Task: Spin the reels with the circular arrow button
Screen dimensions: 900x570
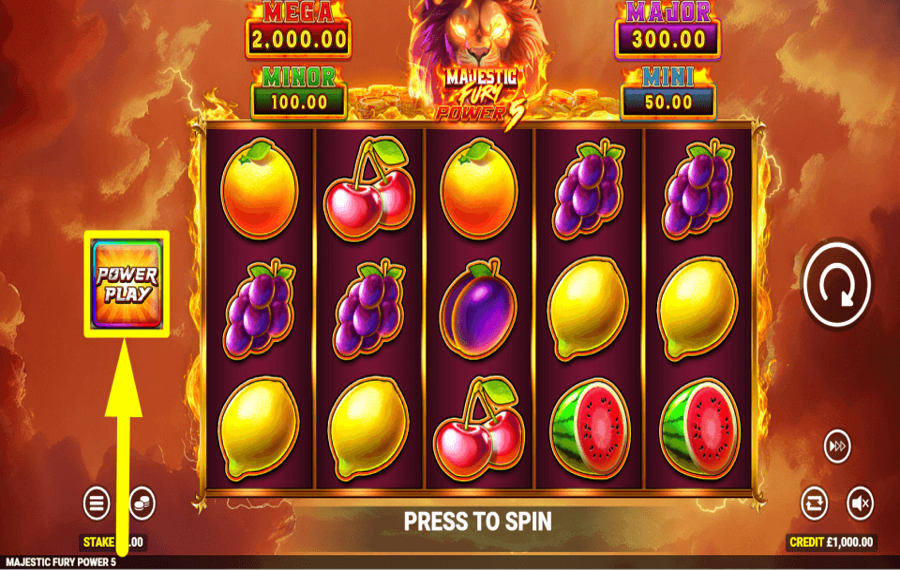Action: coord(839,284)
